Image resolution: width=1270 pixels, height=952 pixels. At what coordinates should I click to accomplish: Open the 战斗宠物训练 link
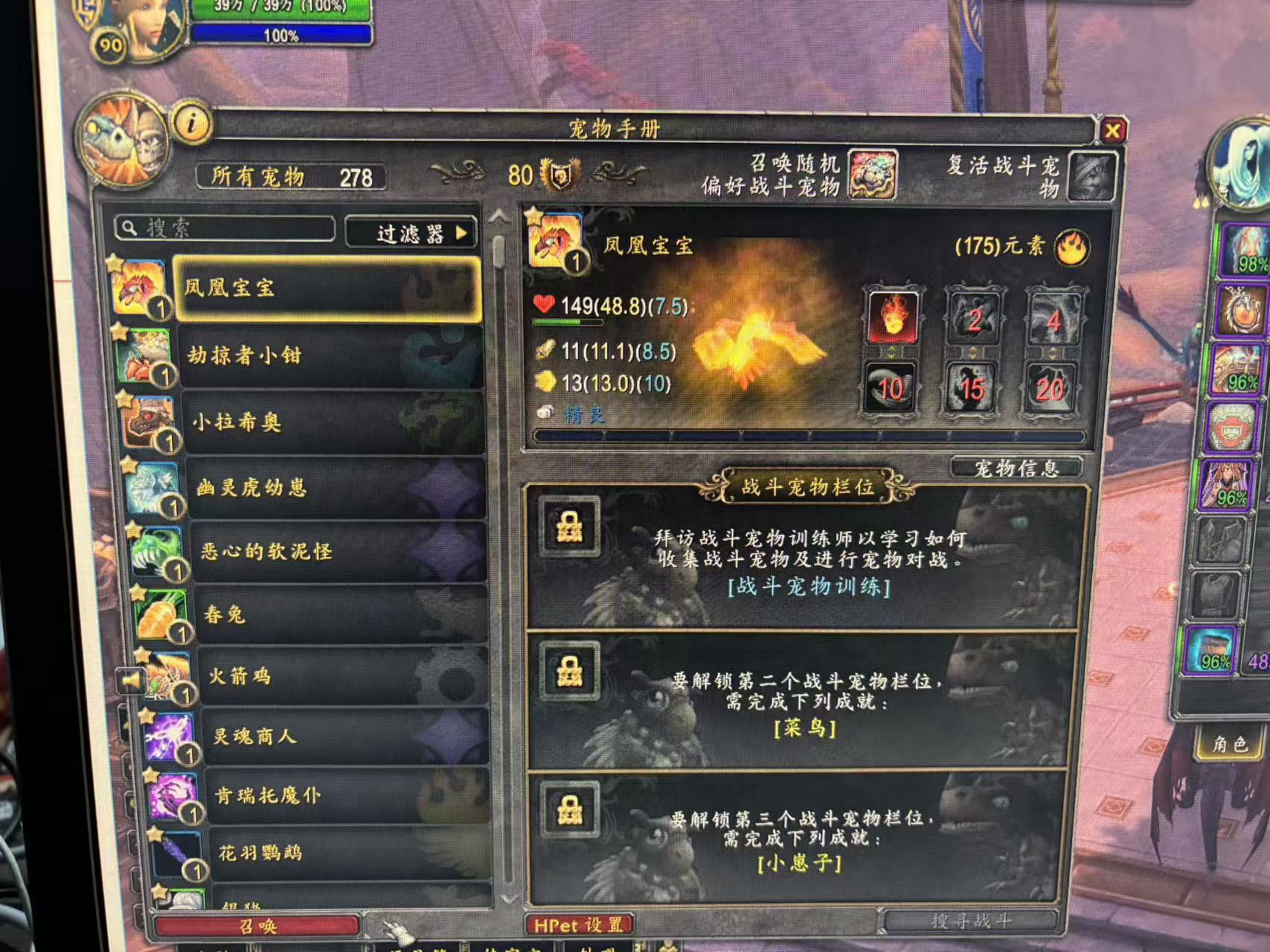tap(809, 587)
